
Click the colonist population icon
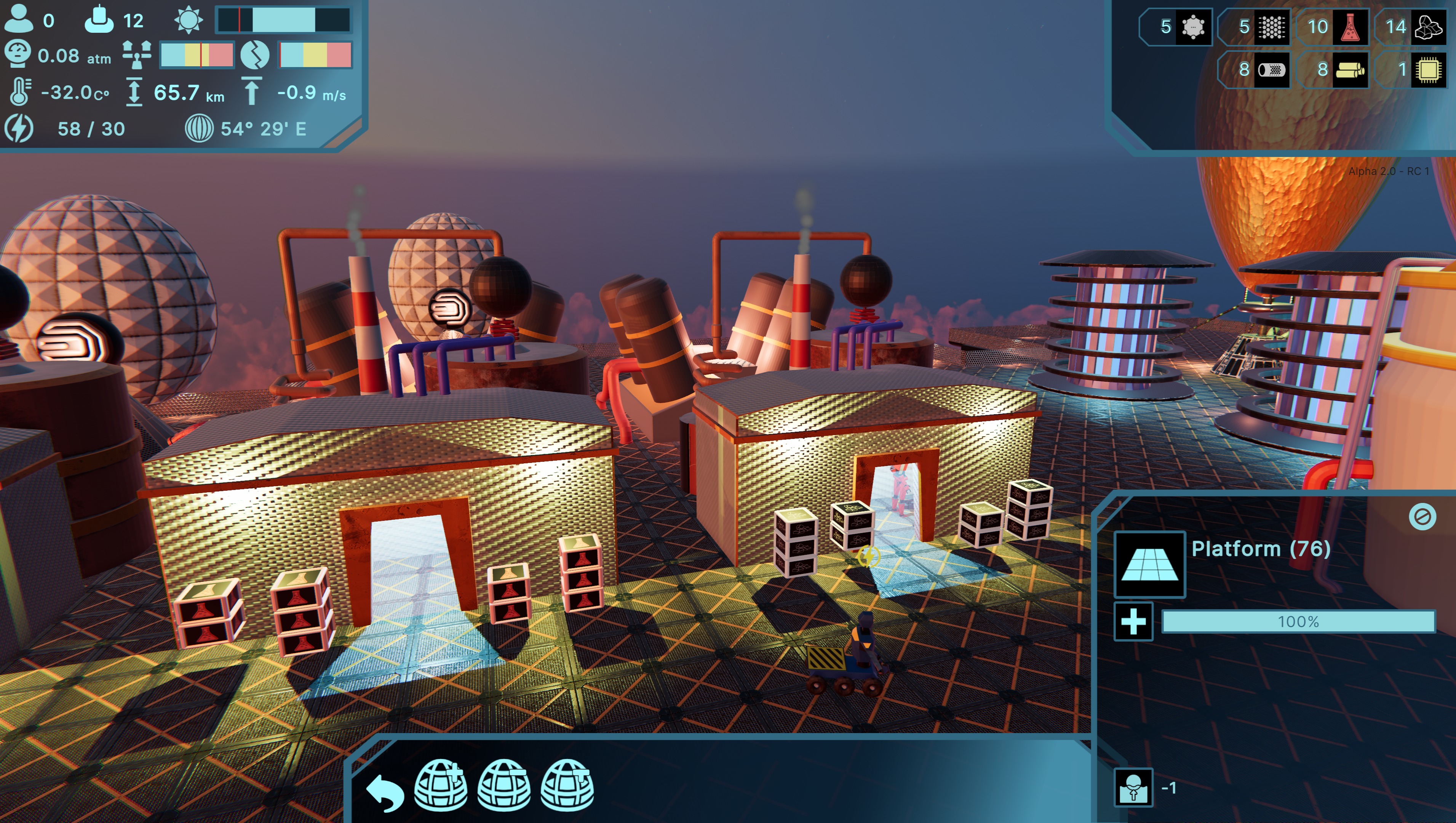tap(19, 19)
